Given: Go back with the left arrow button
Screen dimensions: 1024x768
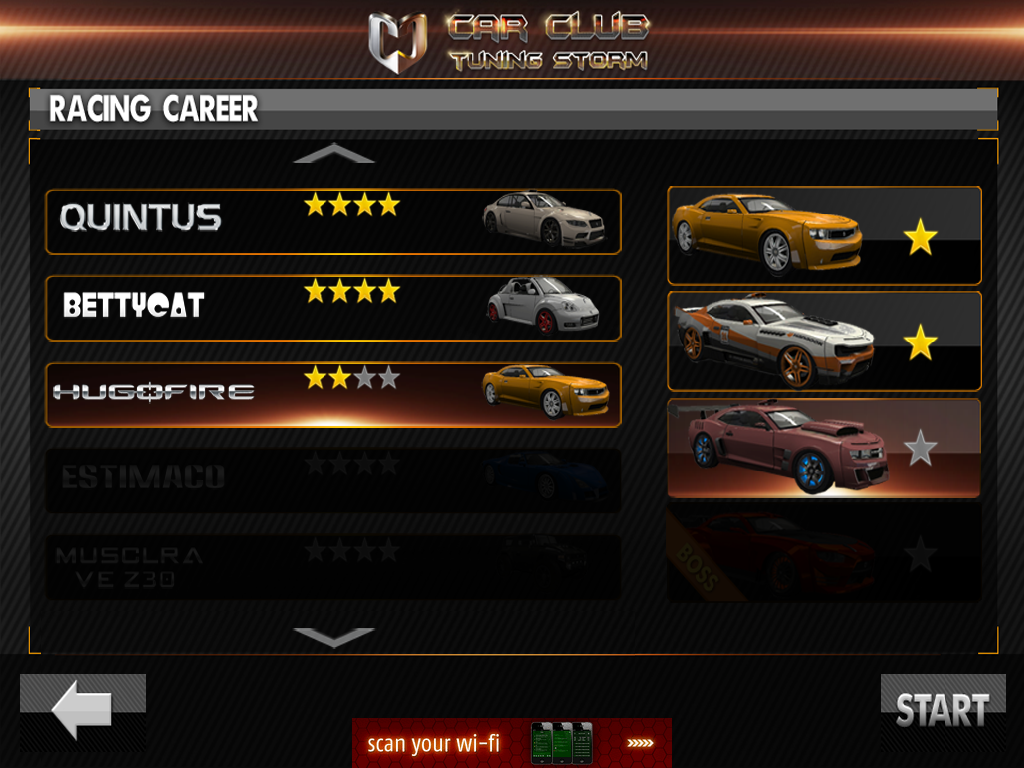Looking at the screenshot, I should pyautogui.click(x=83, y=711).
